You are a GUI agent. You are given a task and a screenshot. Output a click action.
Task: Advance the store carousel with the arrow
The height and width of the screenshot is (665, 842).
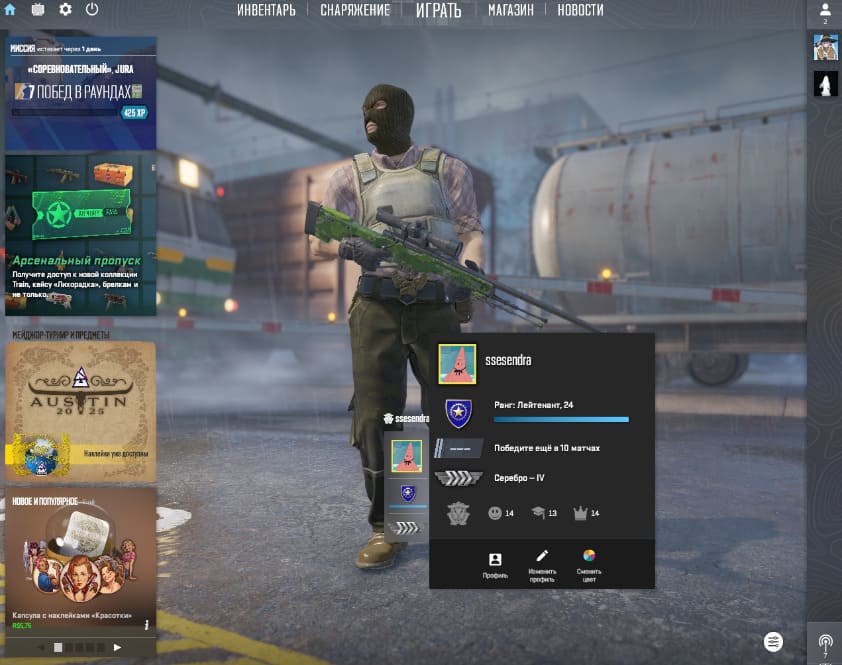coord(117,648)
